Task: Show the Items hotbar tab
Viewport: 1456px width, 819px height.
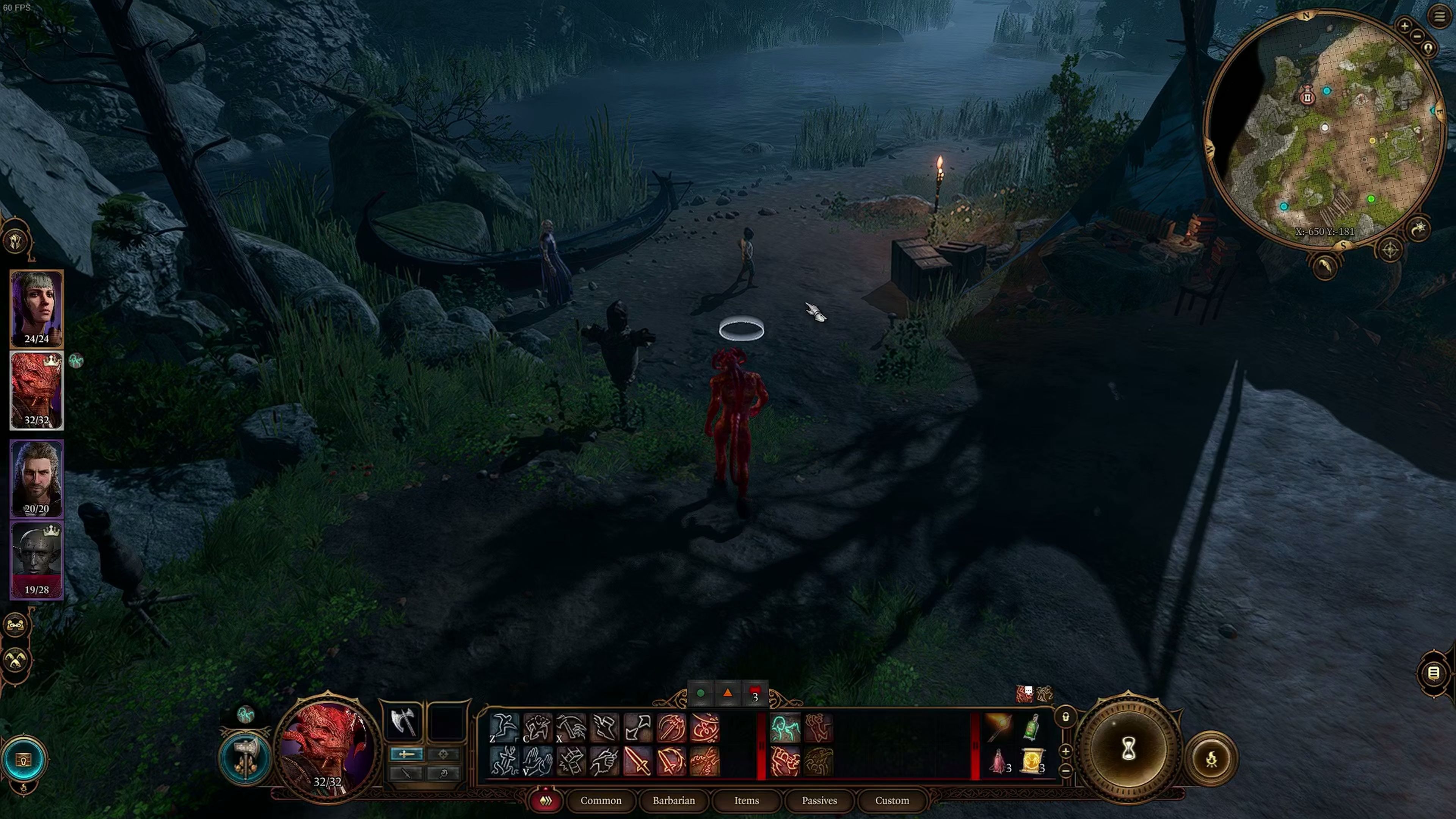Action: (x=746, y=800)
